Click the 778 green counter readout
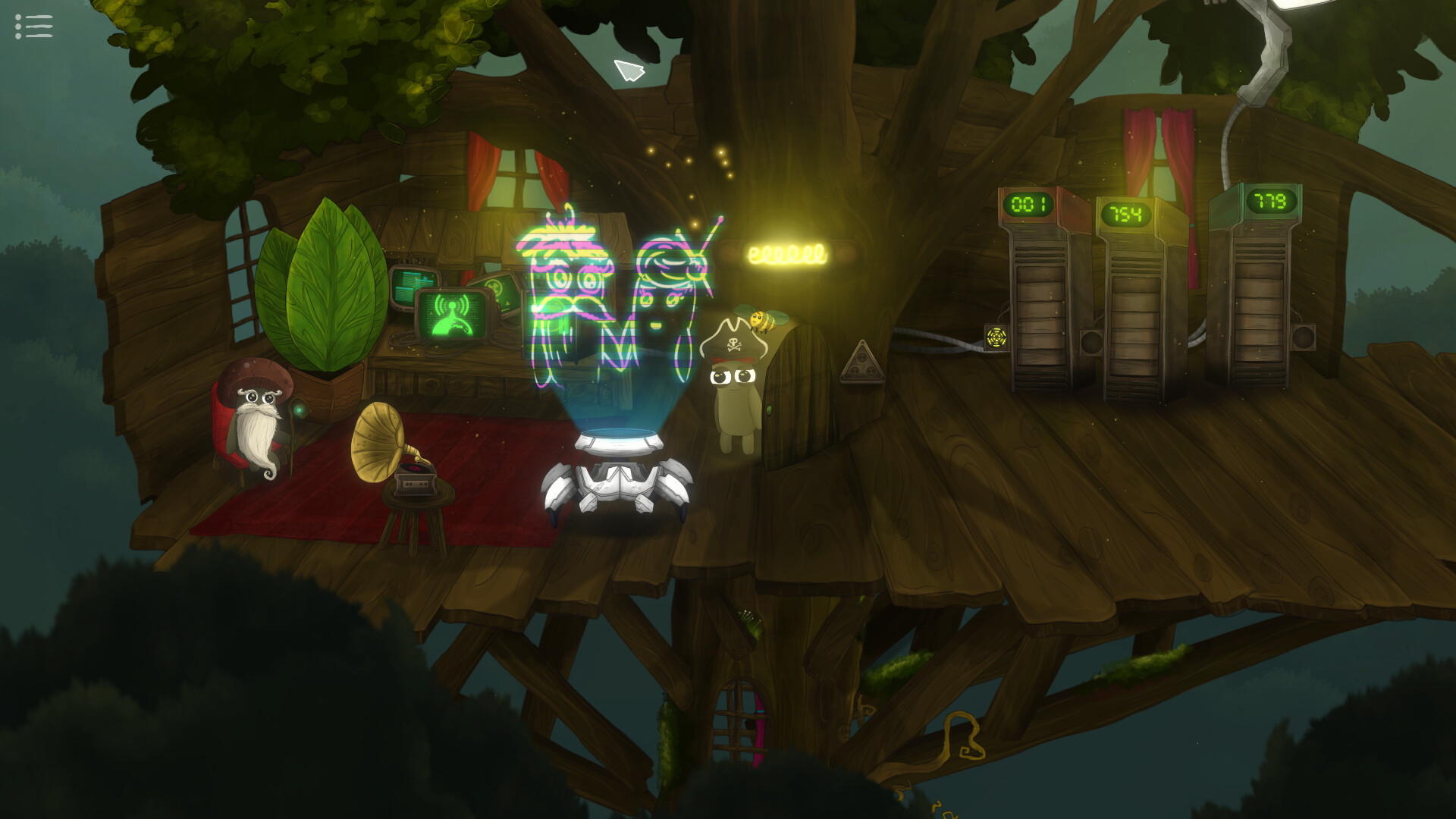1456x819 pixels. point(1270,202)
